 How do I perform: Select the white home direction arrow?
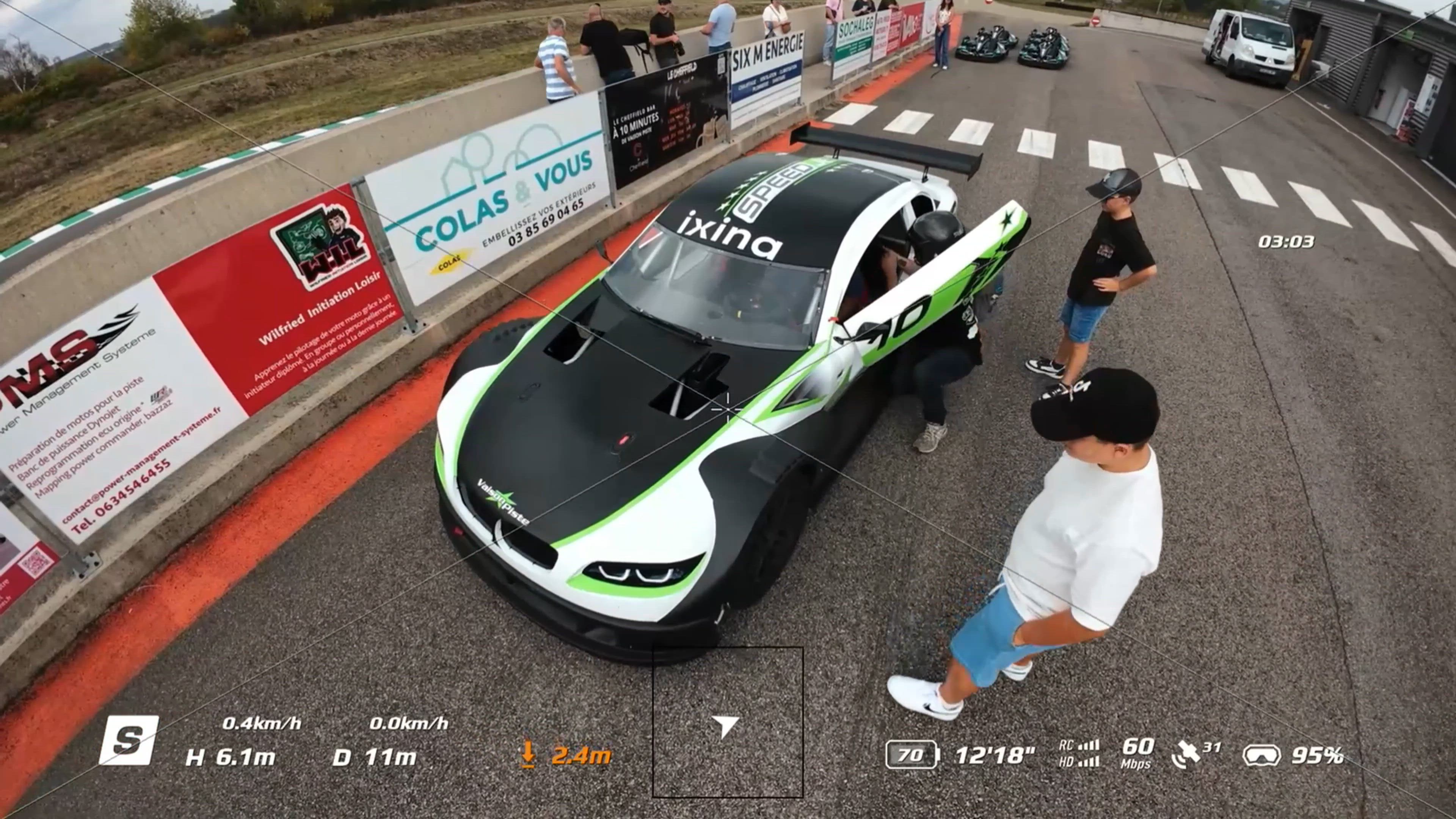pyautogui.click(x=726, y=725)
